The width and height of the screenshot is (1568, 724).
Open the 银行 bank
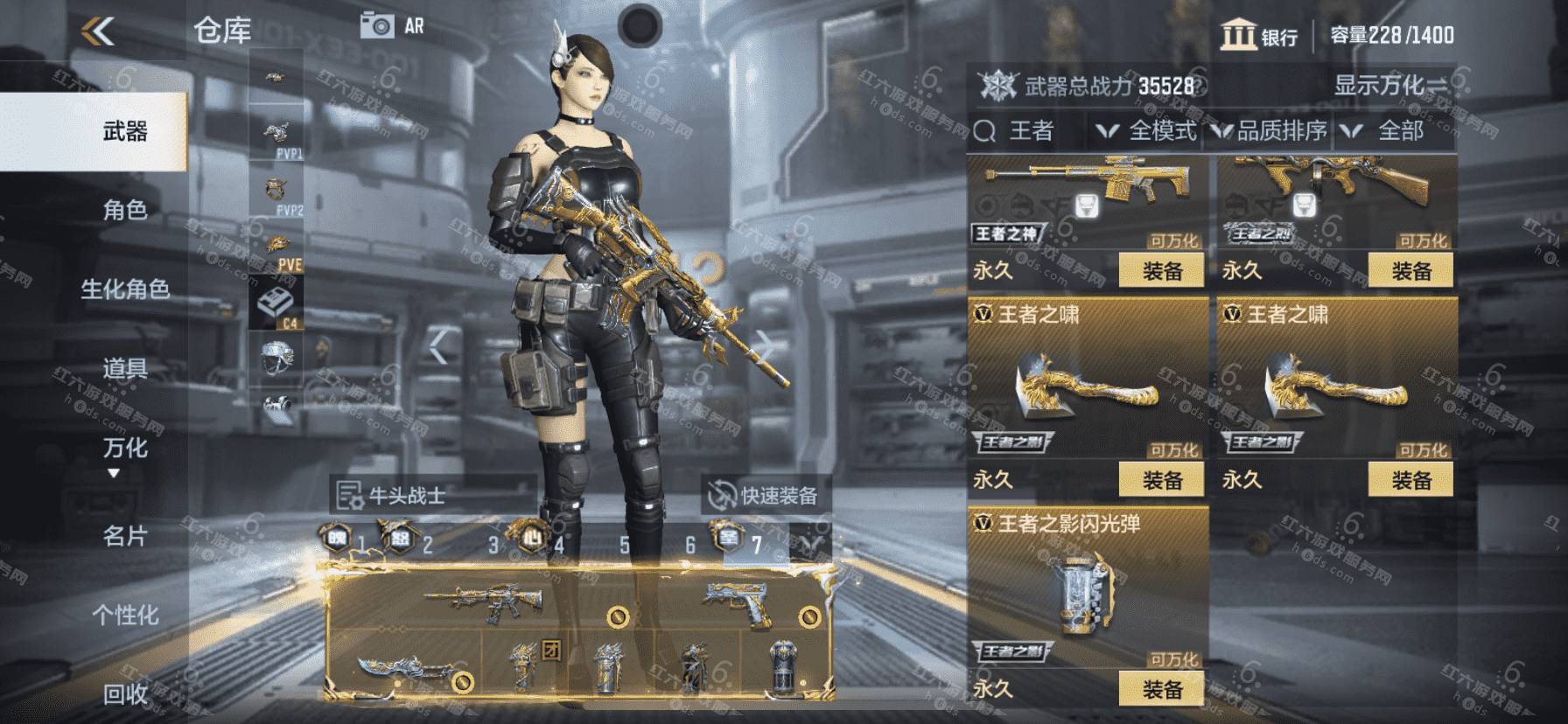[x=1259, y=36]
